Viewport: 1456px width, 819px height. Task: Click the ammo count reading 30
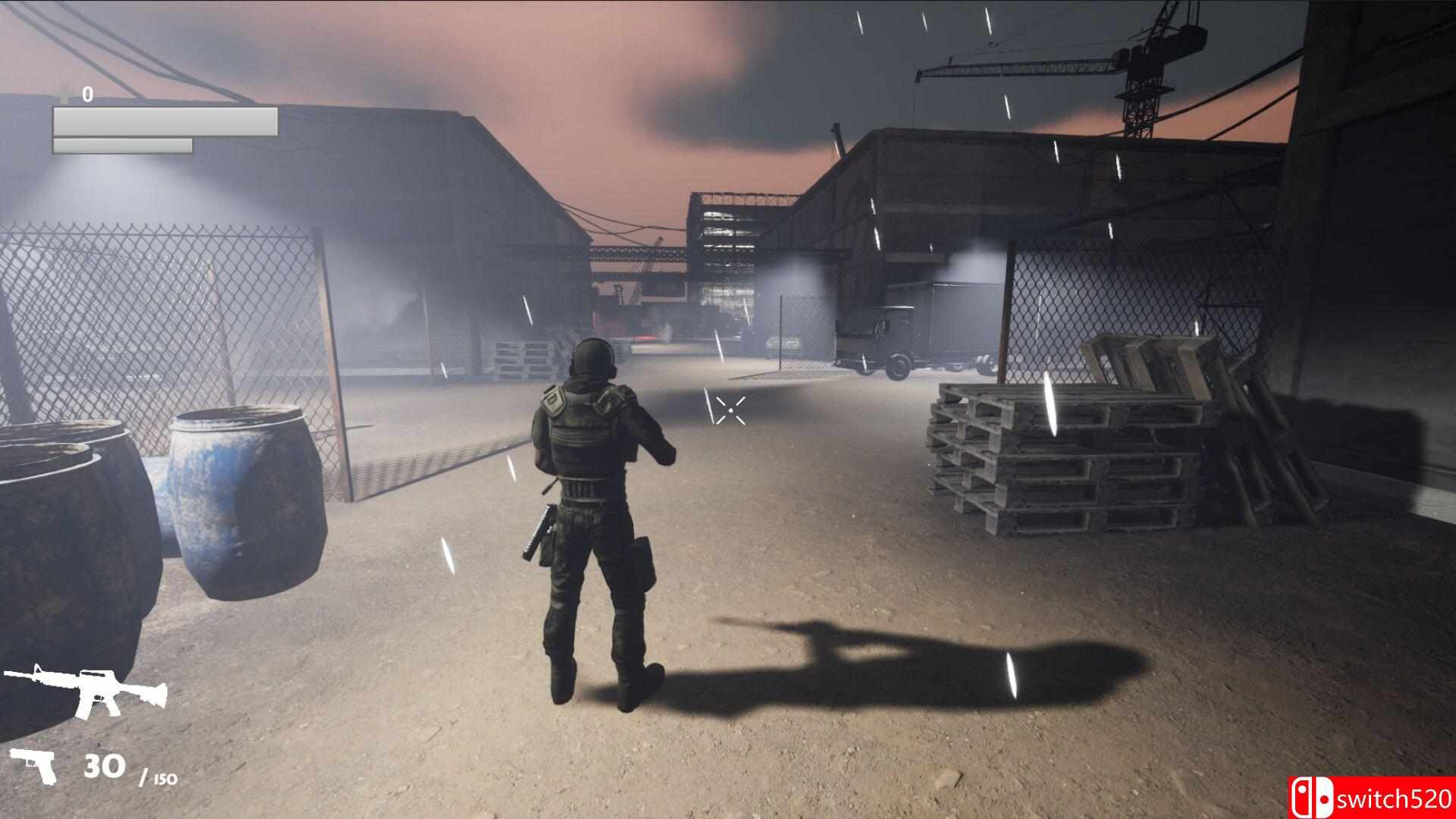106,766
